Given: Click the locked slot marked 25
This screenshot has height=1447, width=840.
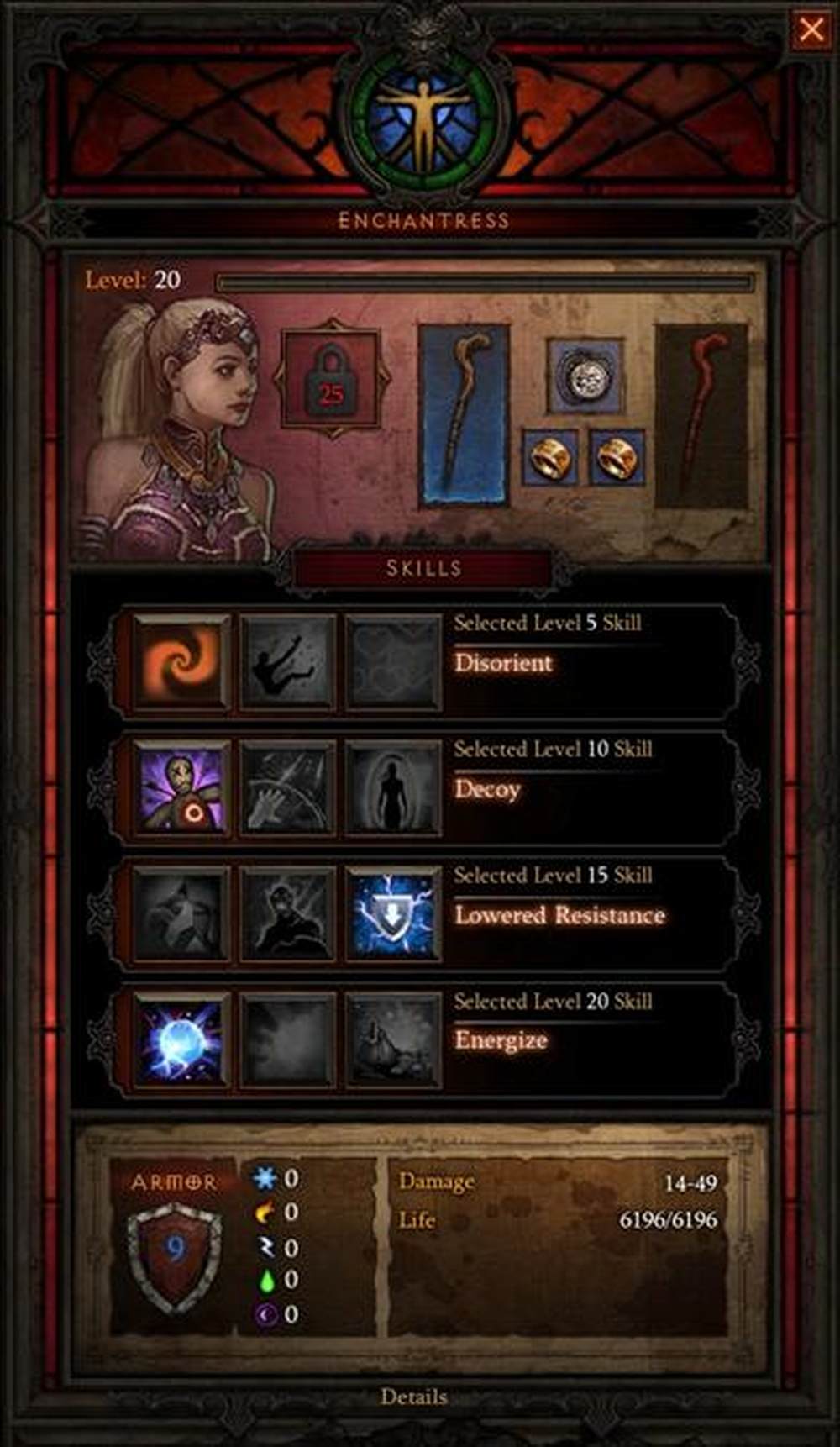Looking at the screenshot, I should coord(332,378).
